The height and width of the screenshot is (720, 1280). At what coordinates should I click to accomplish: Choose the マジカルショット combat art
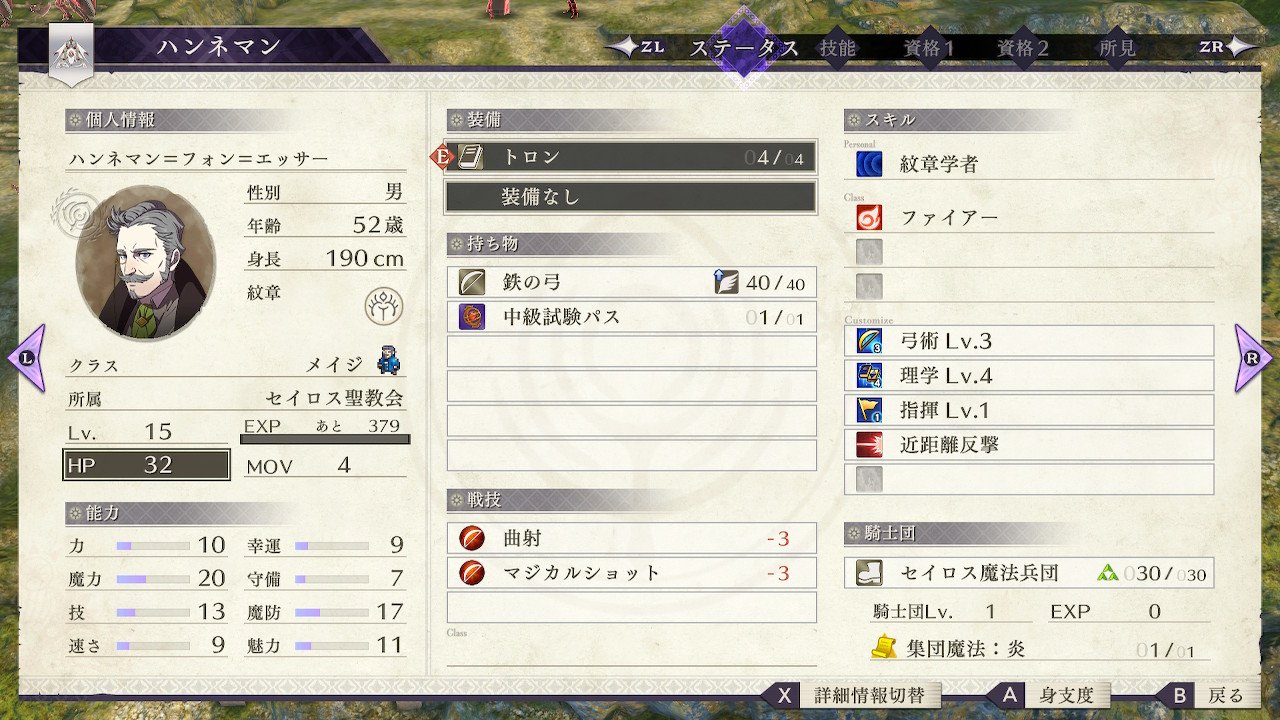click(x=631, y=573)
